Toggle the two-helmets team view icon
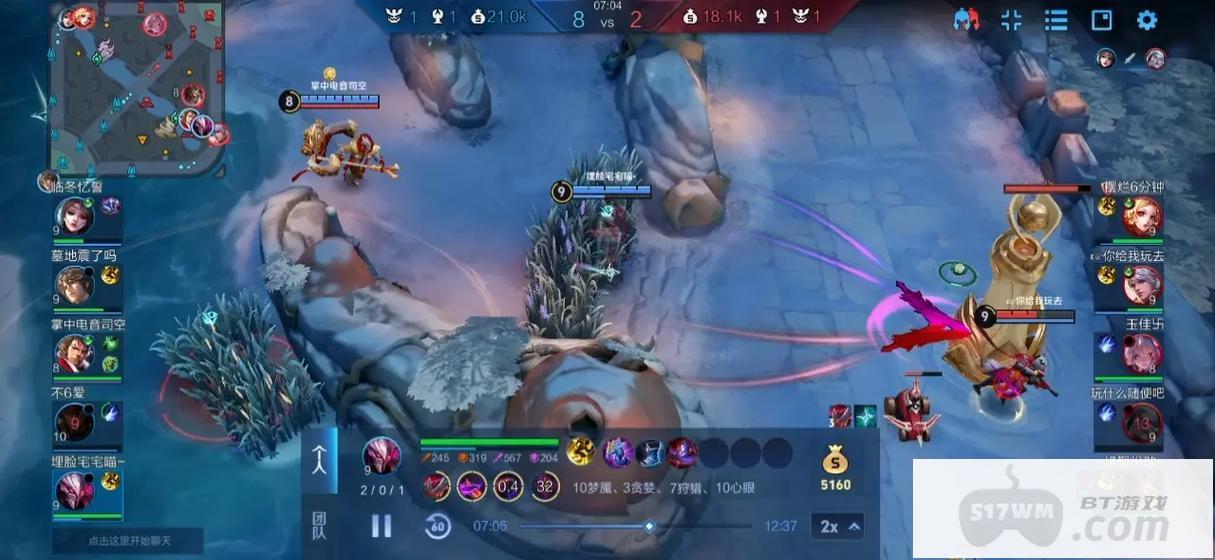The width and height of the screenshot is (1215, 560). click(x=965, y=20)
